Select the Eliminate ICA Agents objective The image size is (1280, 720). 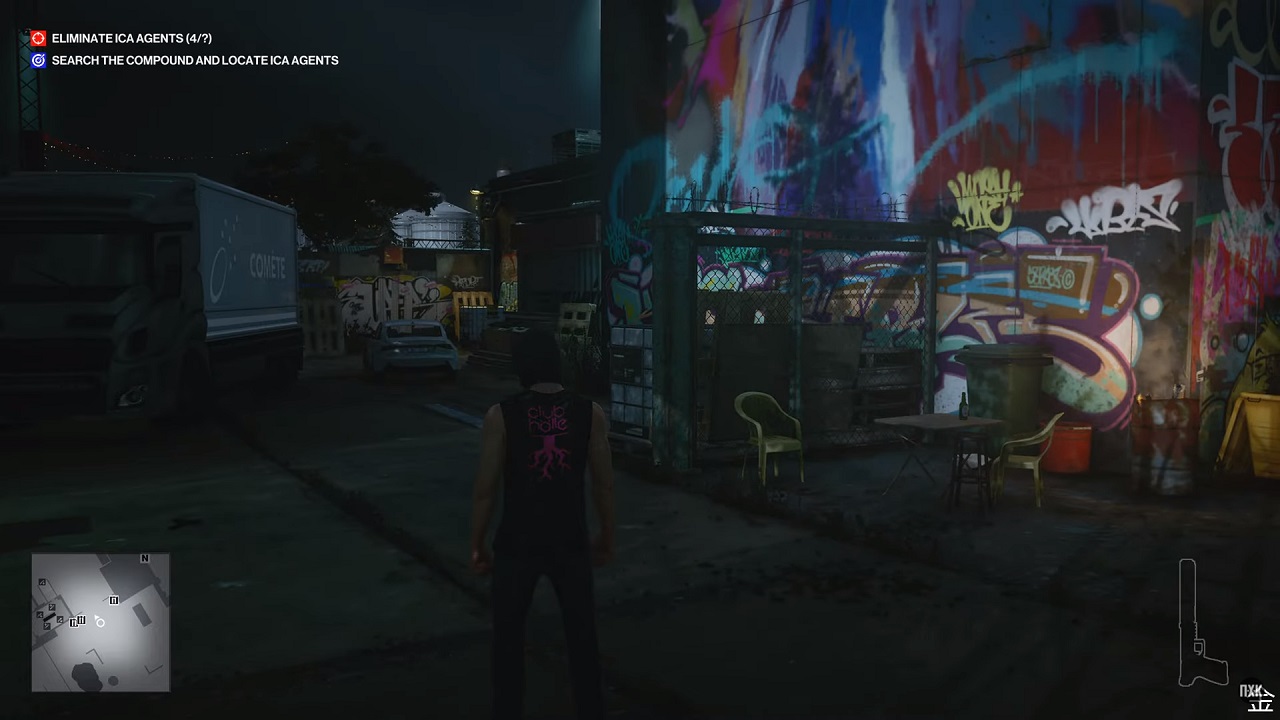click(131, 38)
